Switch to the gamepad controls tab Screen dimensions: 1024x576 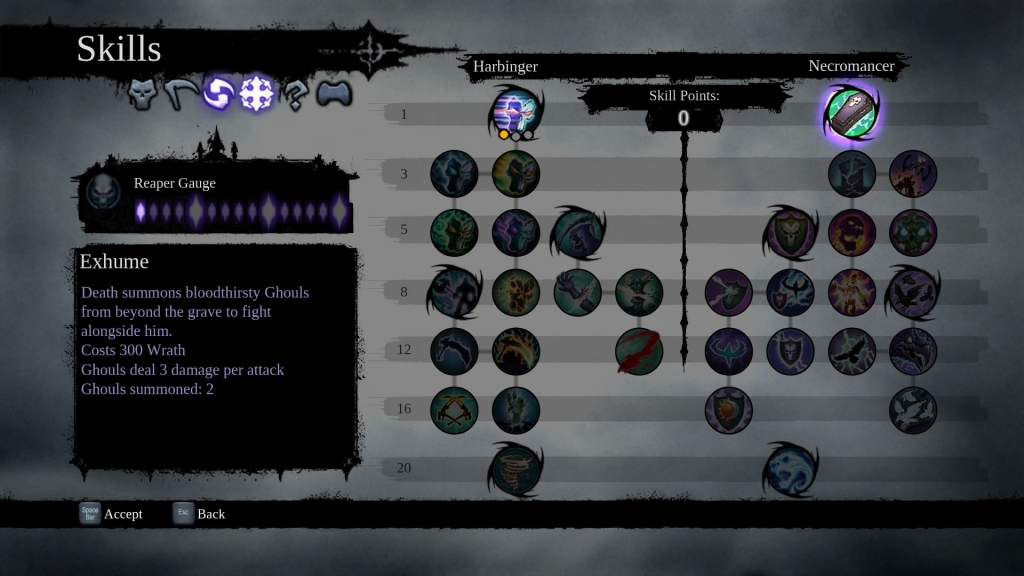tap(333, 95)
